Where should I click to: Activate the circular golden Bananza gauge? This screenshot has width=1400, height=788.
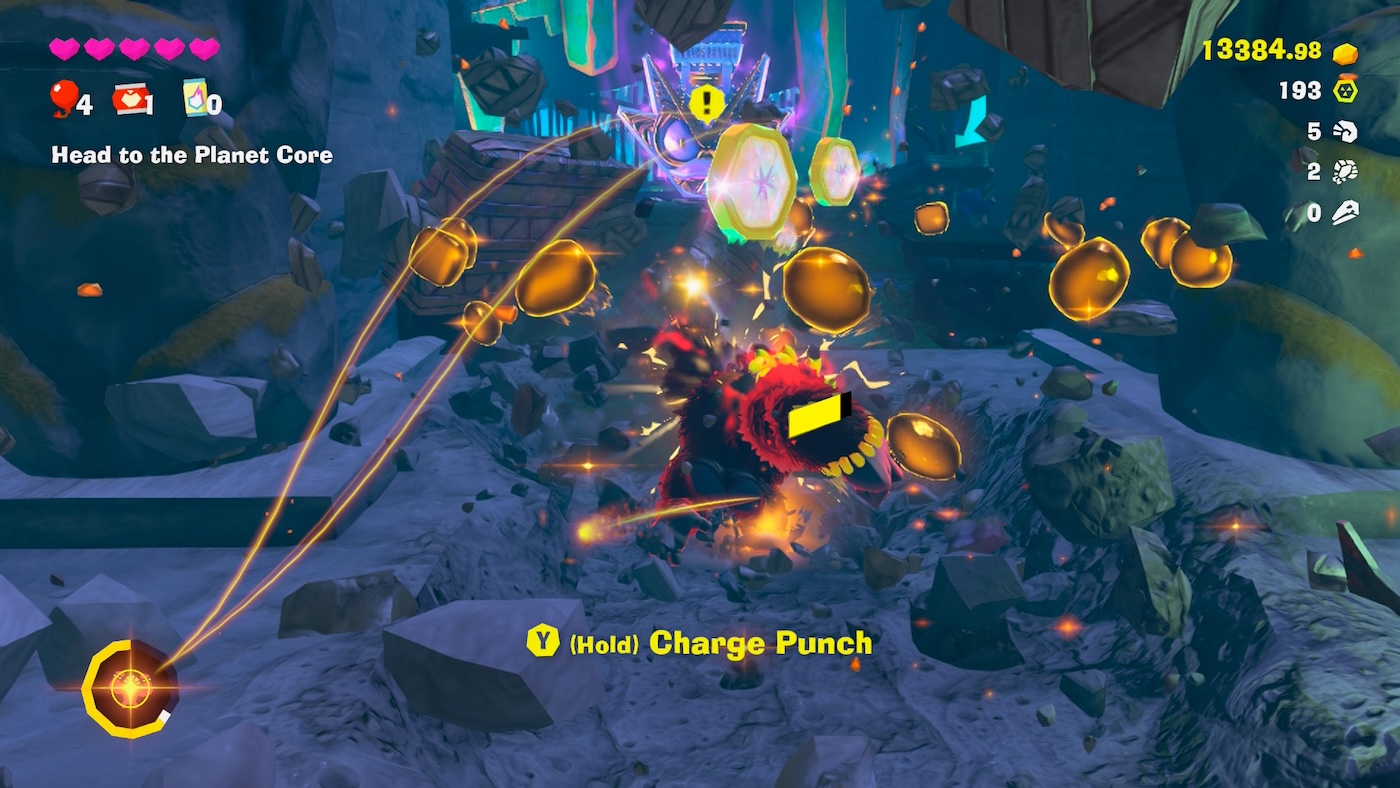point(128,688)
